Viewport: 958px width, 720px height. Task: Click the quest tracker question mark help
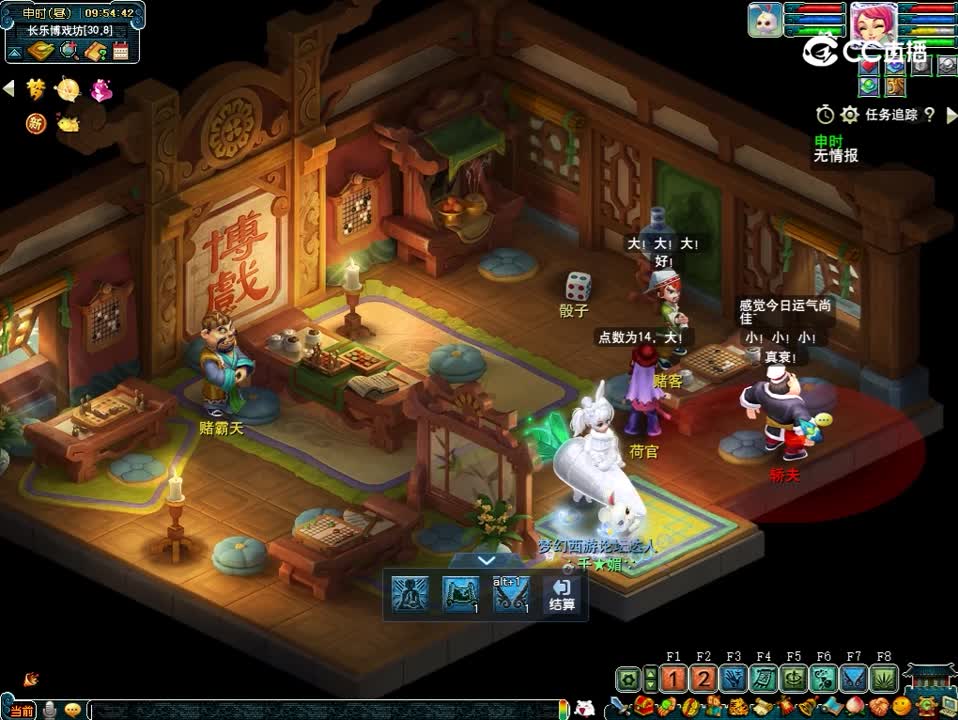click(x=930, y=114)
